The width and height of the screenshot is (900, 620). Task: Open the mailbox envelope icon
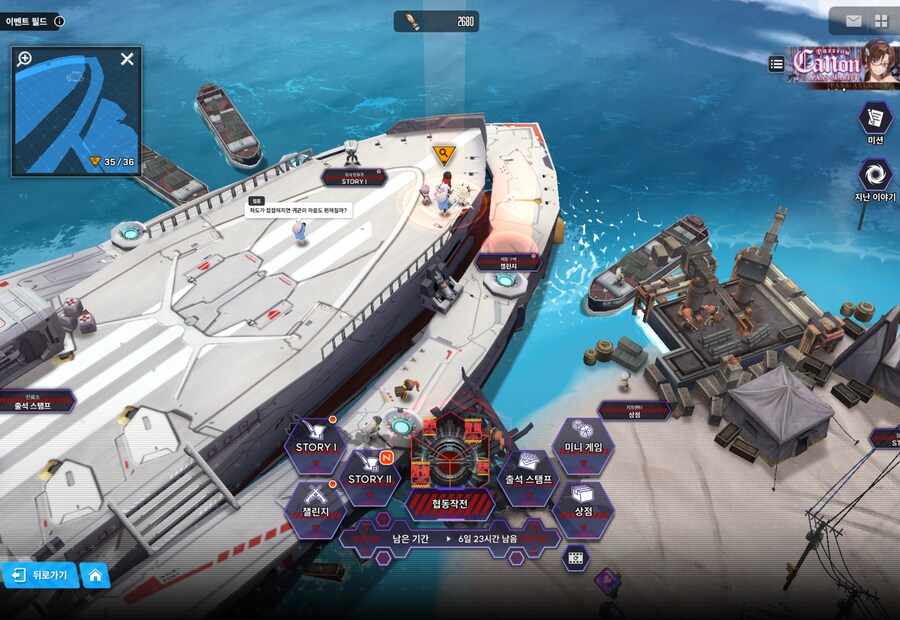[x=853, y=21]
